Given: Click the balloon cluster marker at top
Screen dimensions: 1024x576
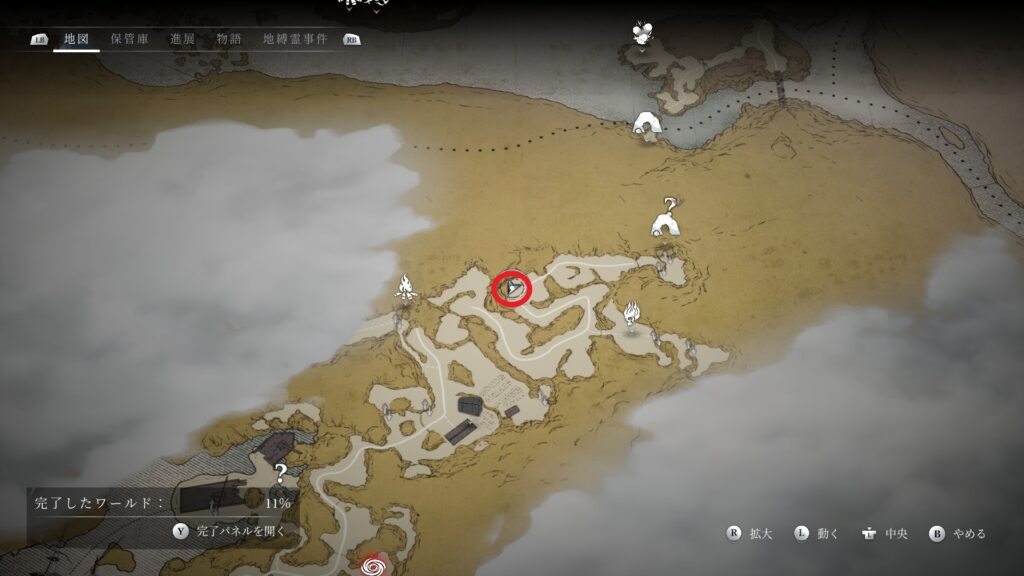Looking at the screenshot, I should tap(643, 33).
